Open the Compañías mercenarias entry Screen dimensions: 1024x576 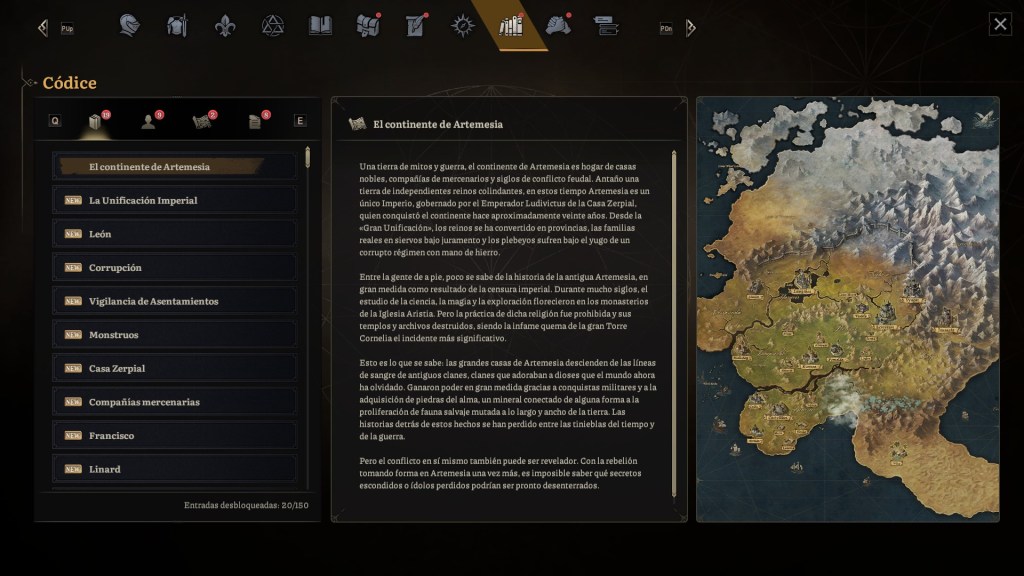point(175,402)
